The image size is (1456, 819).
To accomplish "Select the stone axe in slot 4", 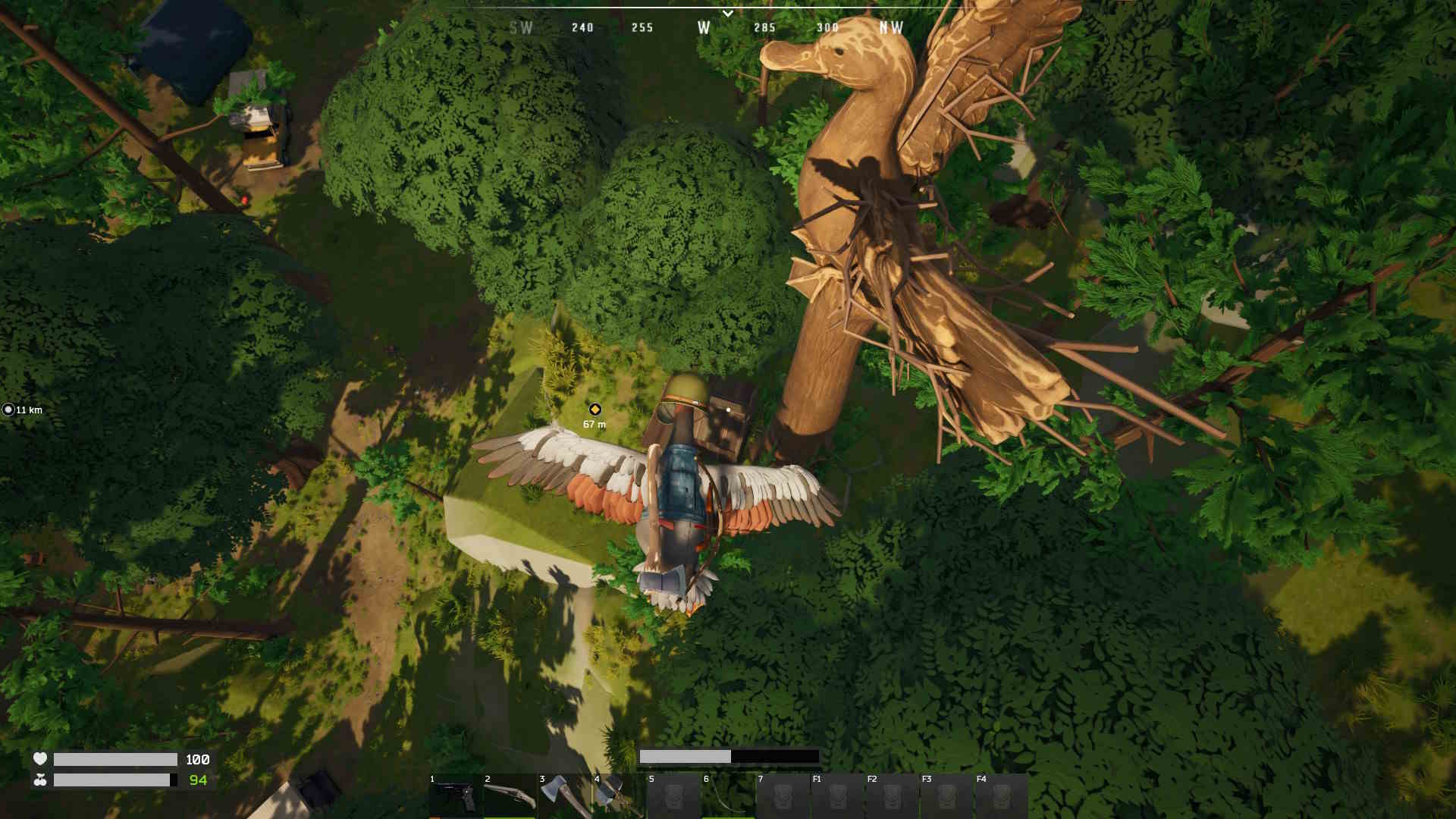I will point(617,796).
